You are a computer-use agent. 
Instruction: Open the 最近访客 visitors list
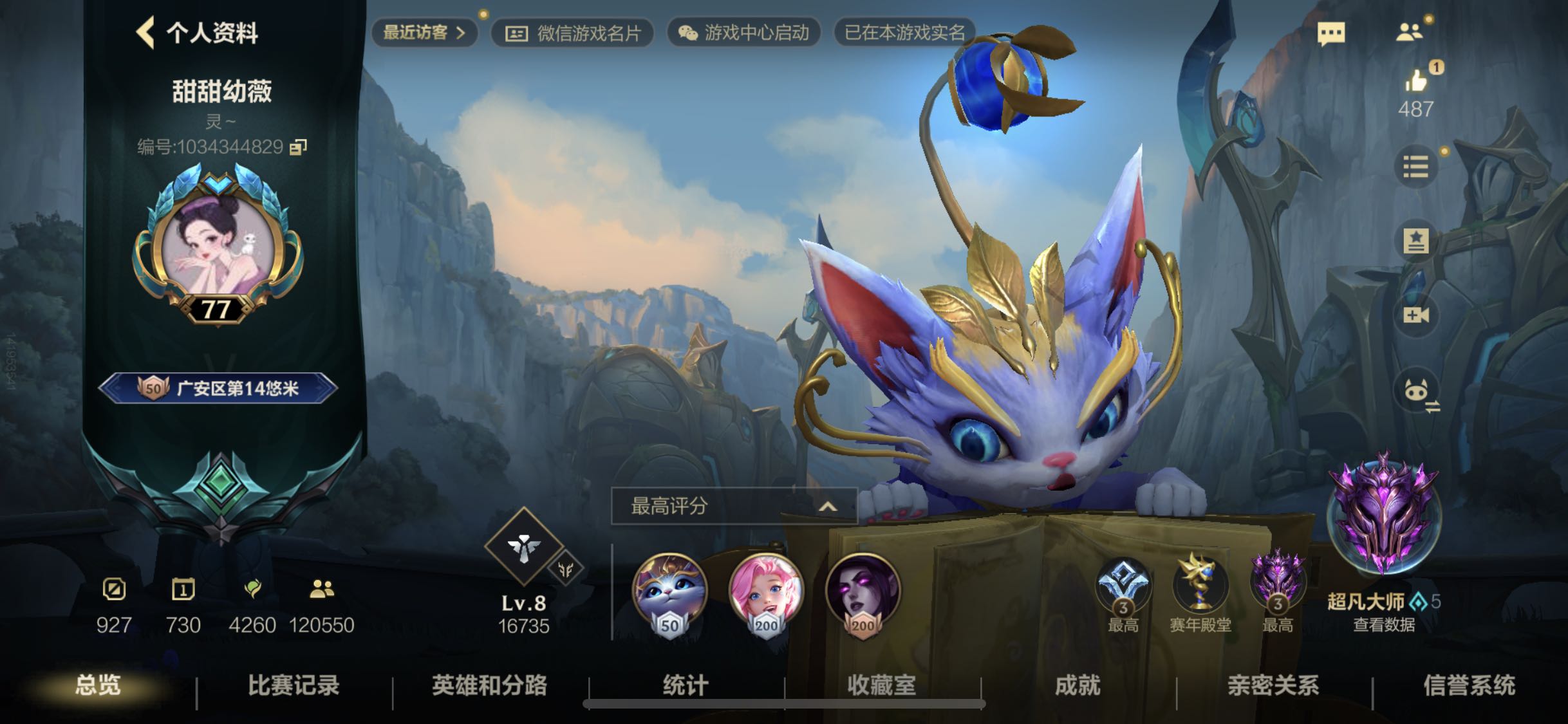click(x=424, y=33)
